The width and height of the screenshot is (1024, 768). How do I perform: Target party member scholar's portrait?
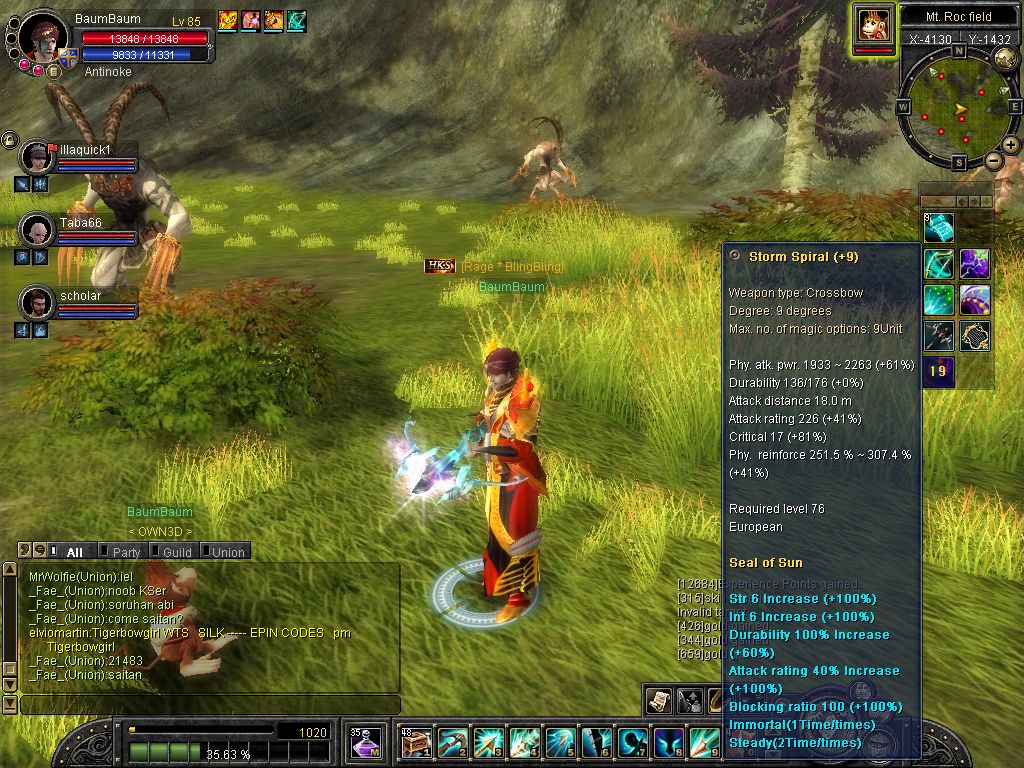tap(37, 302)
